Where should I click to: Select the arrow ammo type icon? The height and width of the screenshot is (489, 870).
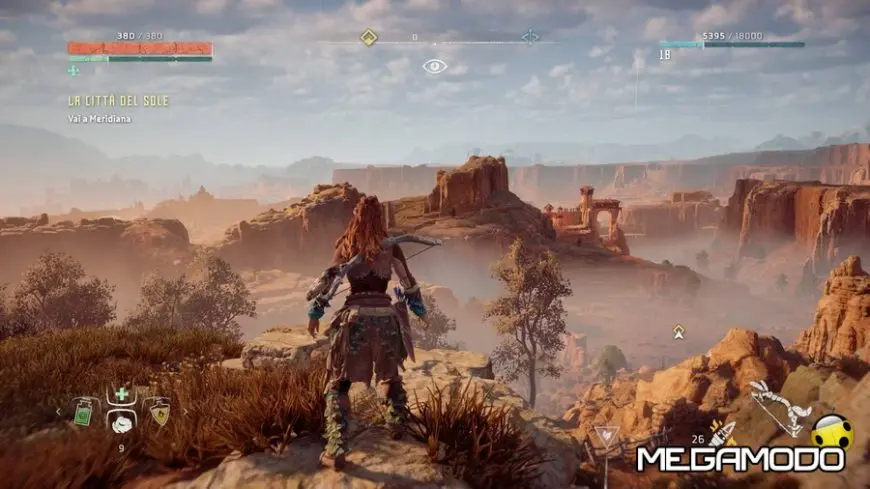[x=722, y=431]
